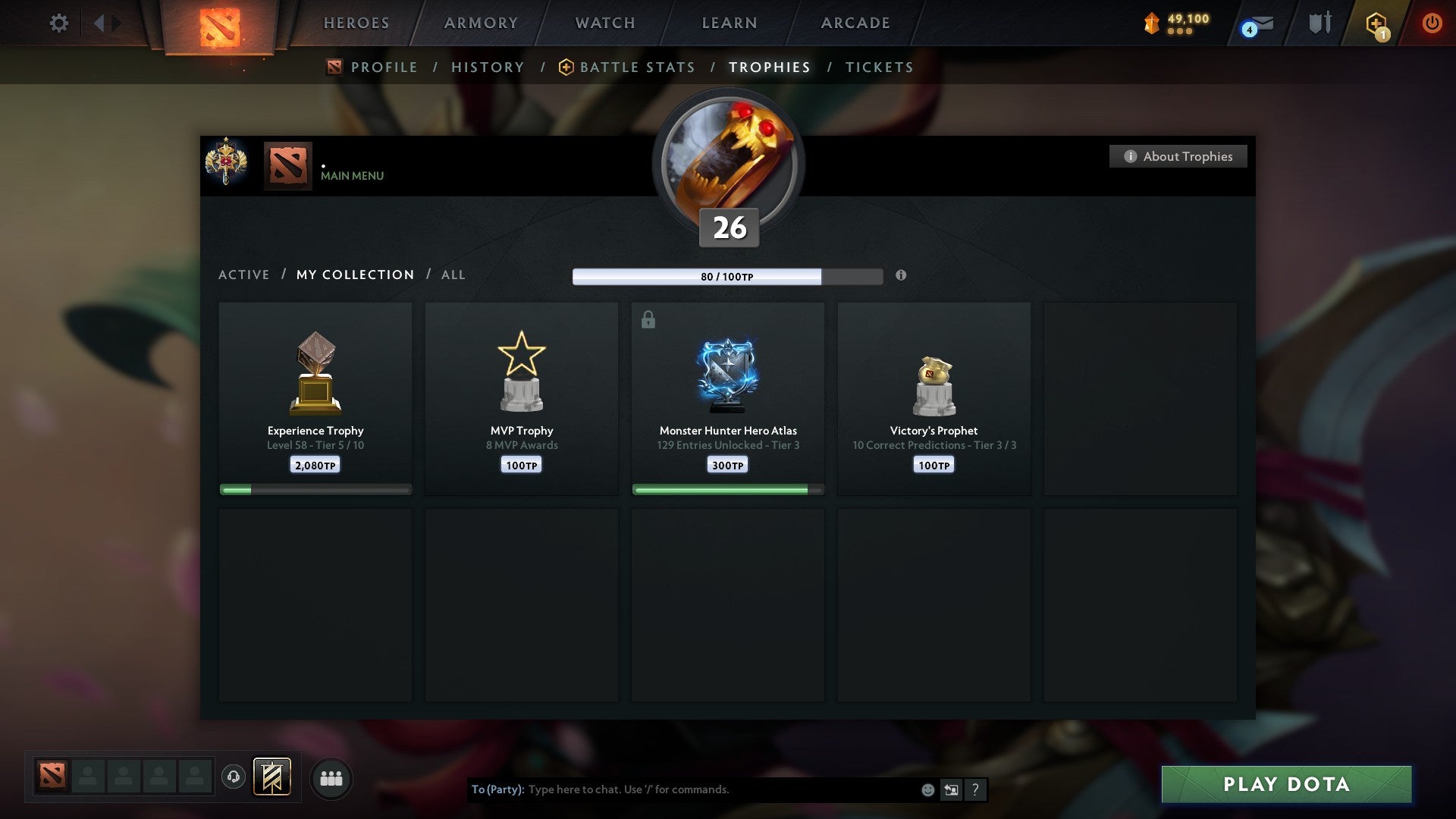Switch to the ACTIVE trophy filter
Image resolution: width=1456 pixels, height=819 pixels.
(244, 275)
